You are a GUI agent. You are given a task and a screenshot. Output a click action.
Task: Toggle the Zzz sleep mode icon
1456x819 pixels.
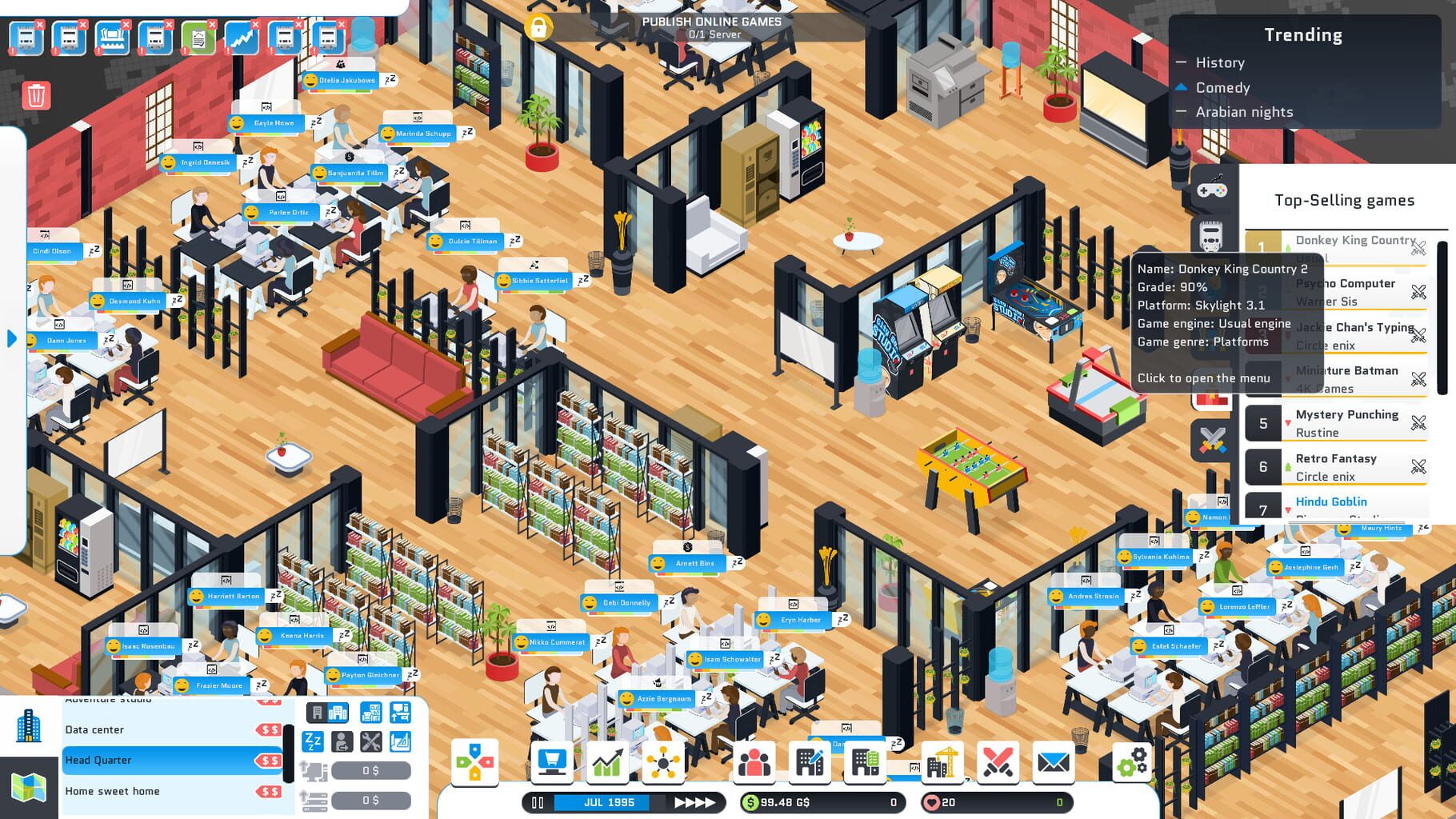(312, 741)
